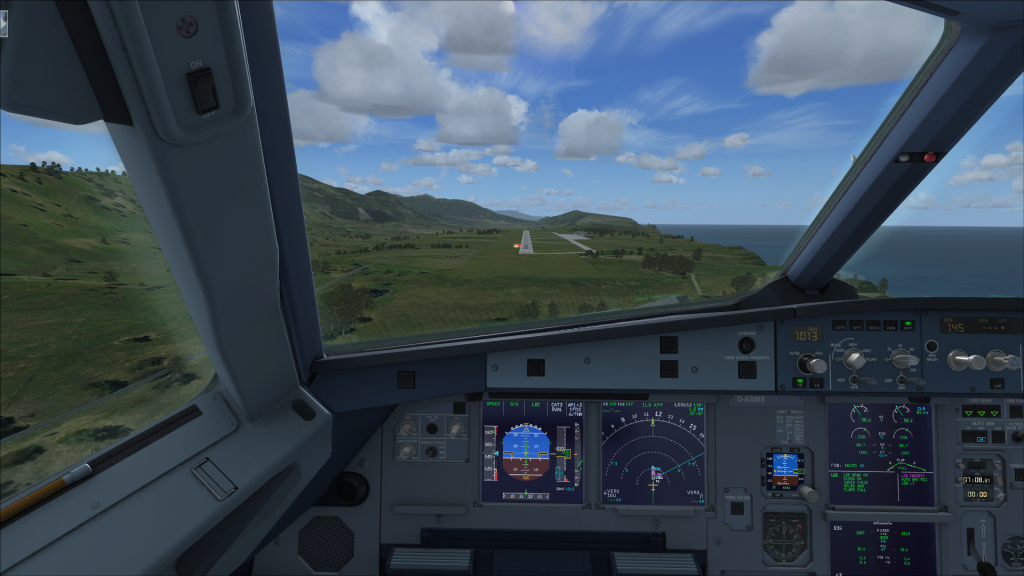
Task: Toggle the TERR ON ND button
Action: point(736,508)
